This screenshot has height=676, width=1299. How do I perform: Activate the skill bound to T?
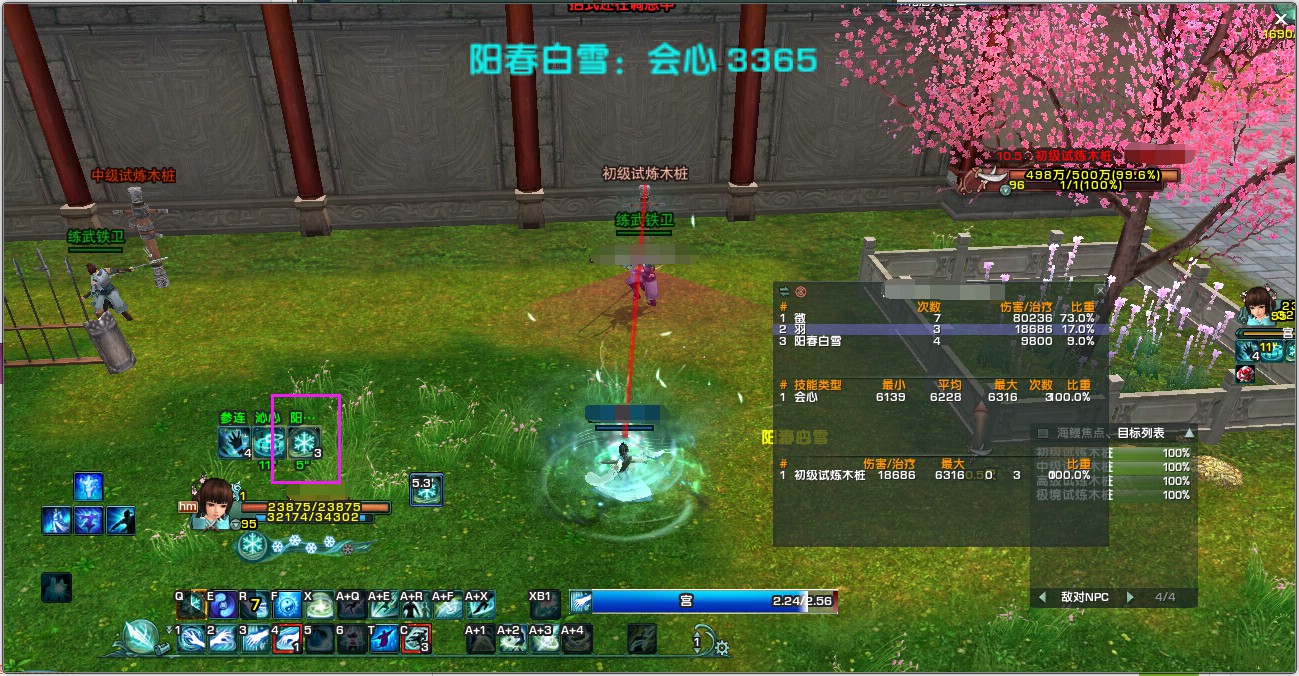[382, 638]
